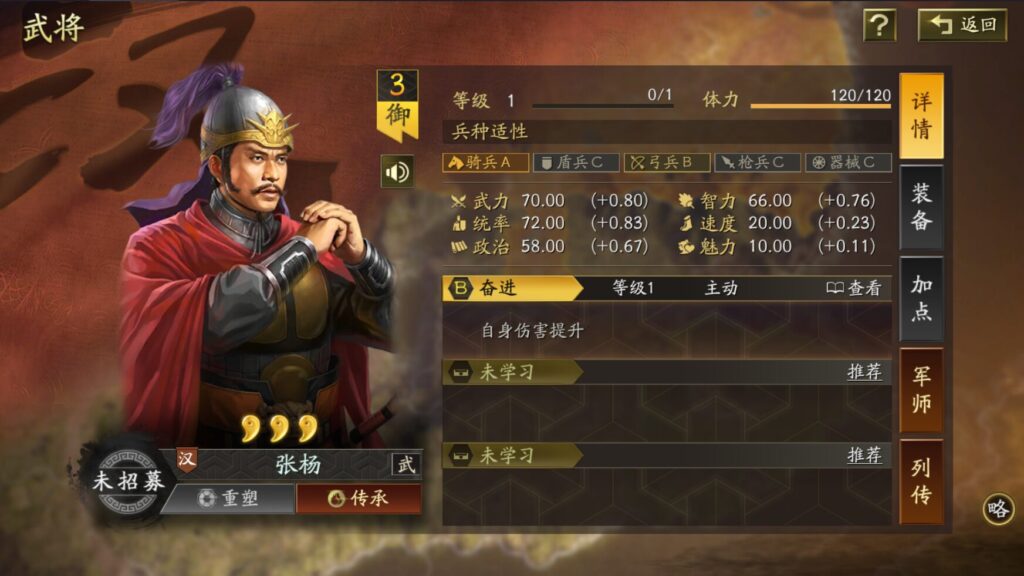This screenshot has width=1024, height=576.
Task: Open the question mark help button
Action: 879,25
